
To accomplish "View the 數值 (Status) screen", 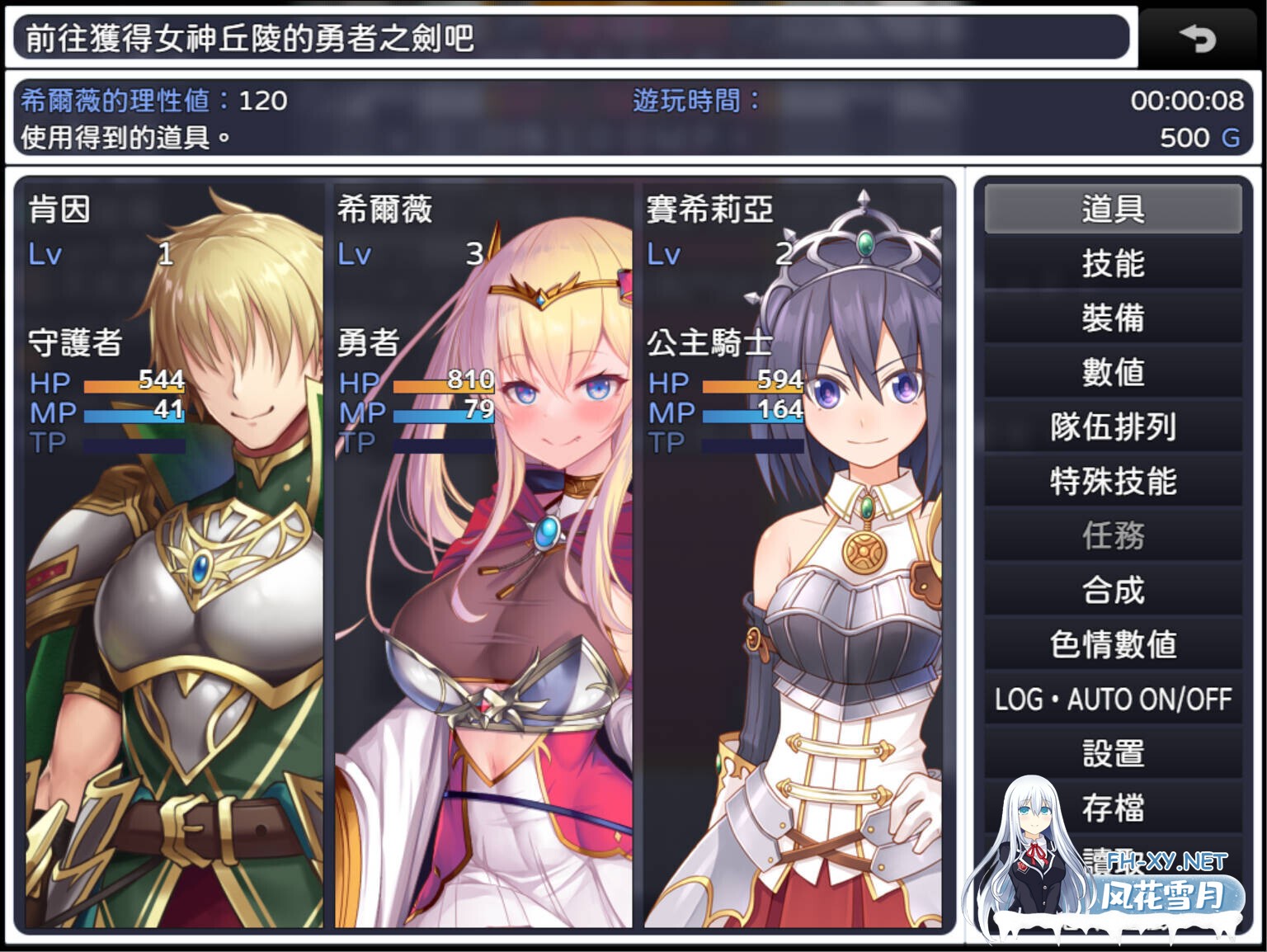I will coord(1113,374).
